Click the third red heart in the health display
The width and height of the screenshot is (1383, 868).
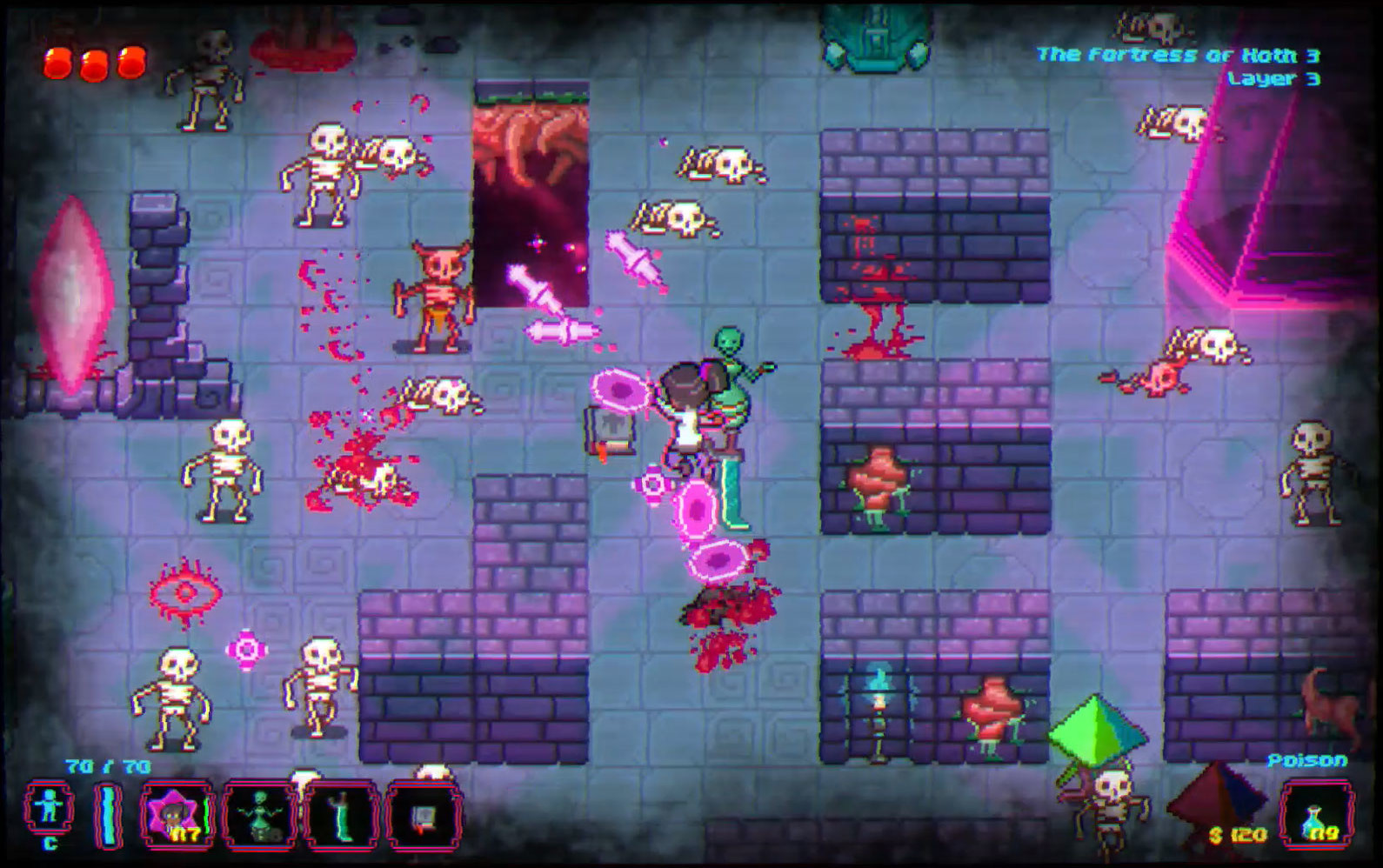click(130, 61)
